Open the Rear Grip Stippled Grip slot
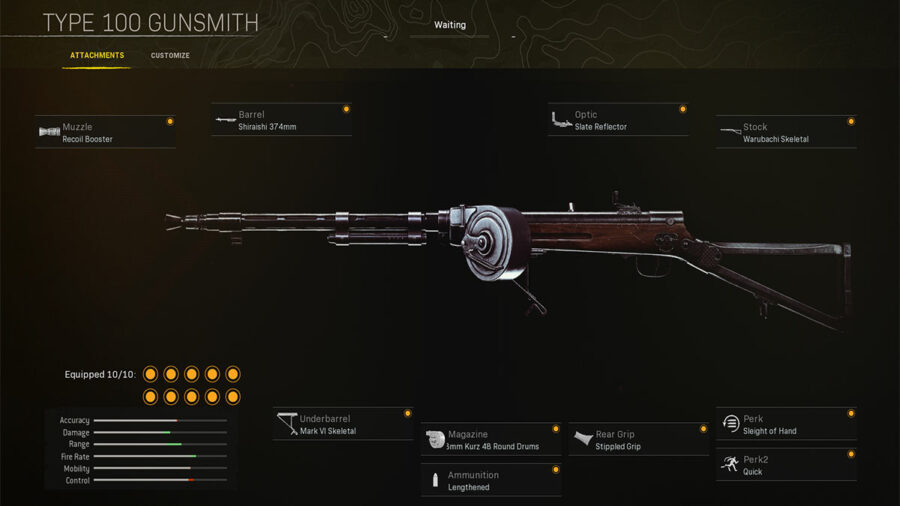The height and width of the screenshot is (506, 900). point(638,440)
